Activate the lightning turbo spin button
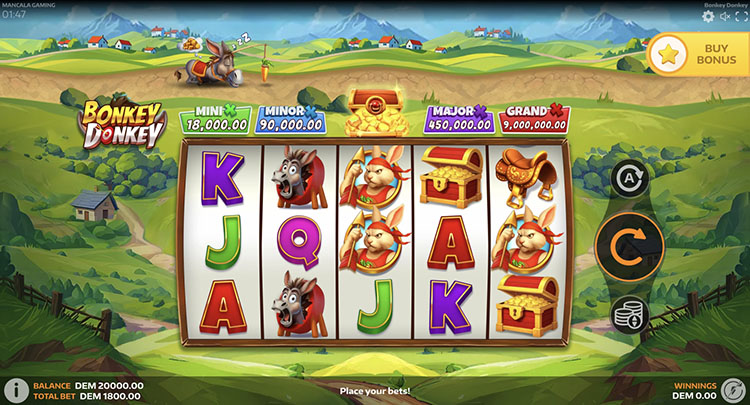Image resolution: width=750 pixels, height=405 pixels. click(x=734, y=389)
